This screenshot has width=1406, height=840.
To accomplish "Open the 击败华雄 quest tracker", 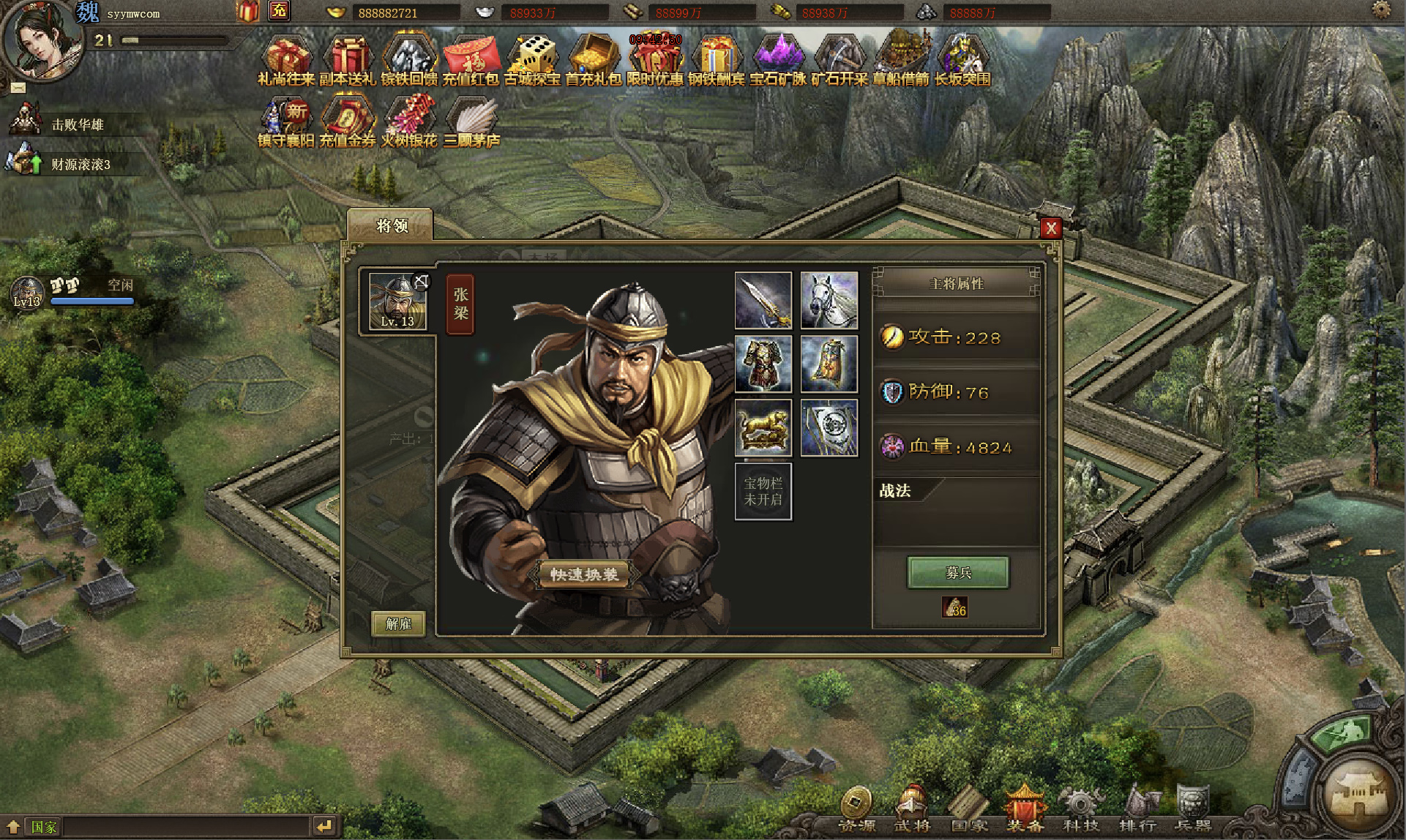I will click(x=77, y=124).
